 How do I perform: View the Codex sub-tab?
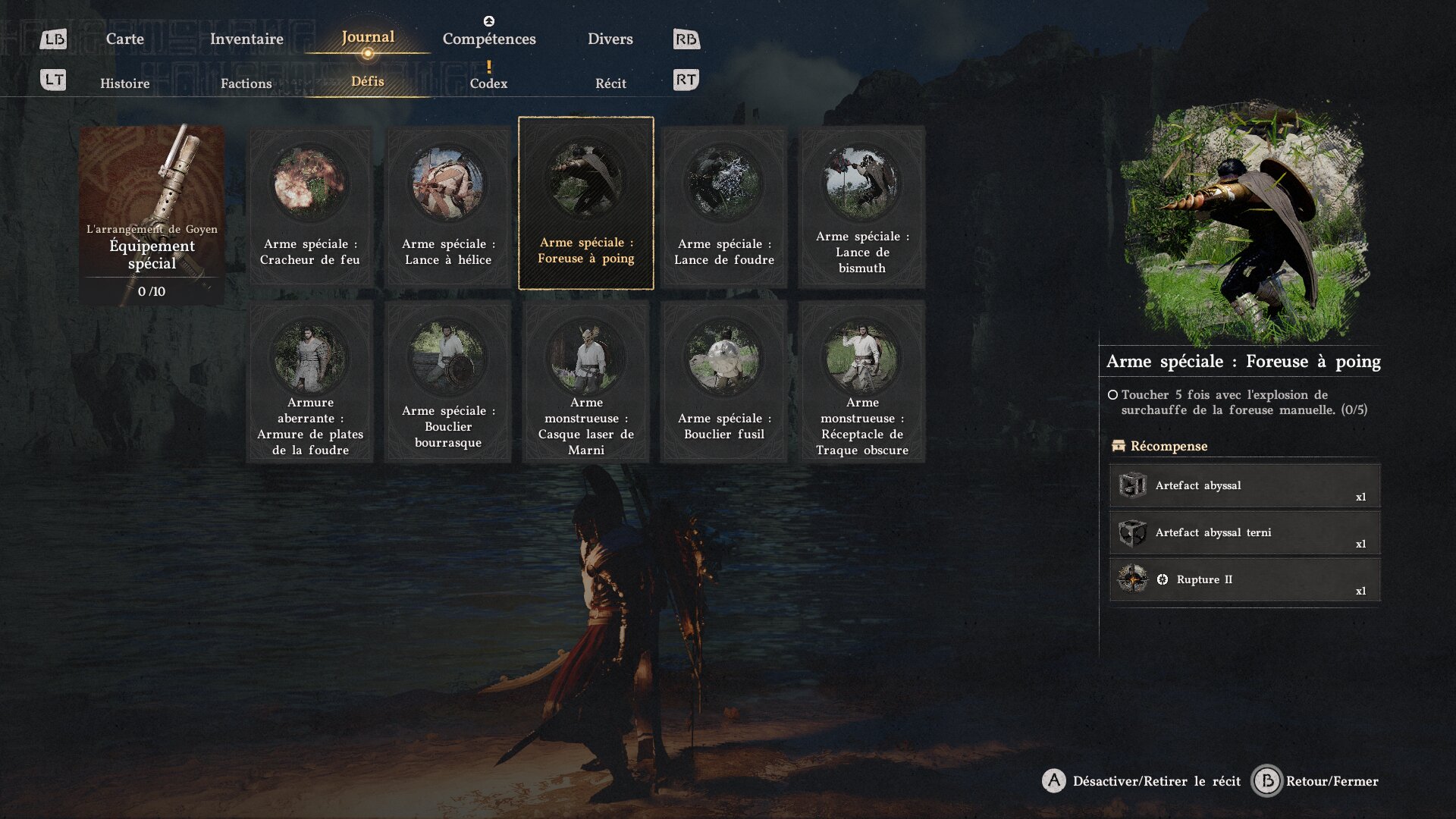(x=488, y=83)
